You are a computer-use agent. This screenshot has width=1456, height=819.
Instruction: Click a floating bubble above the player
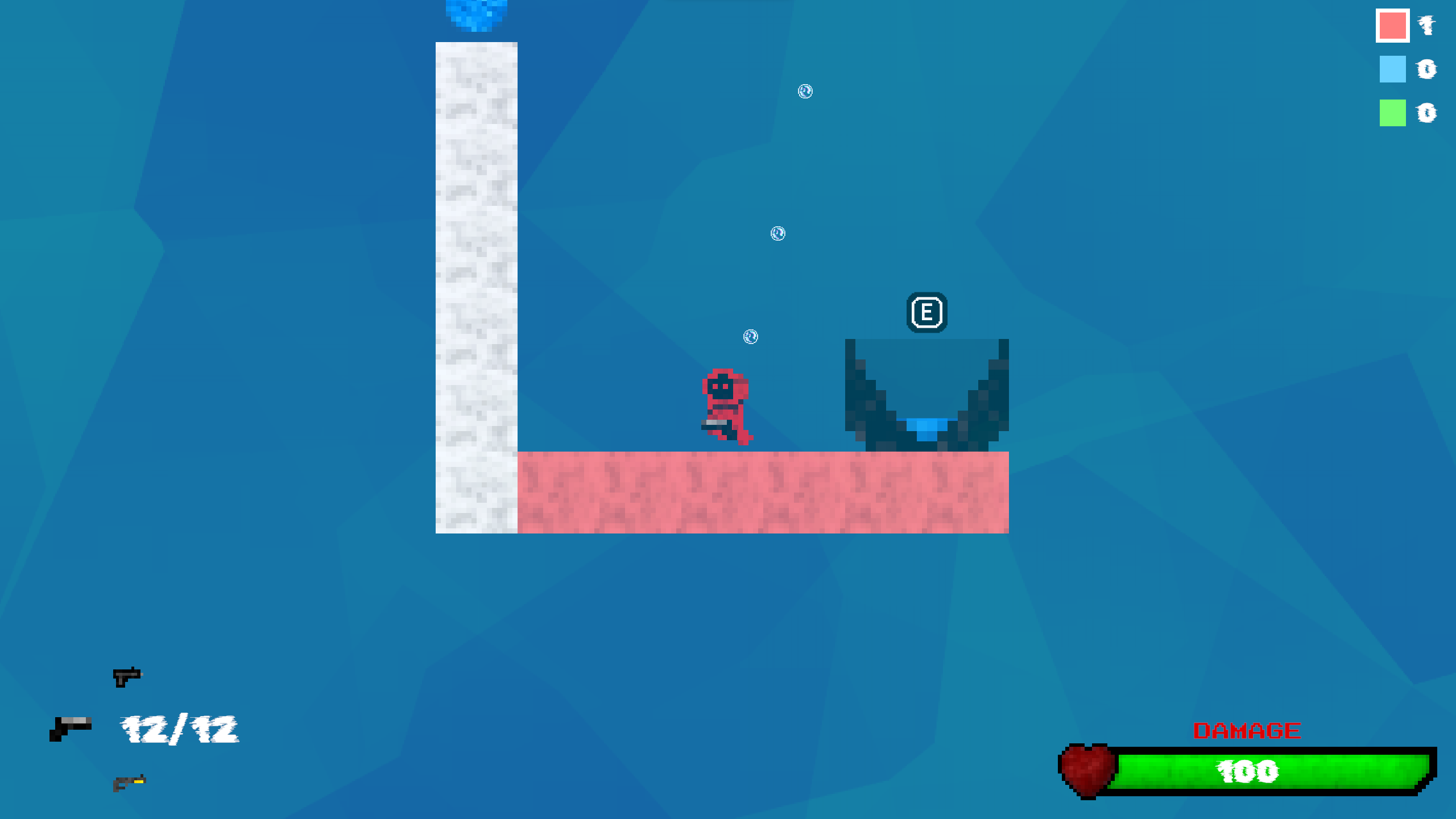[x=750, y=337]
